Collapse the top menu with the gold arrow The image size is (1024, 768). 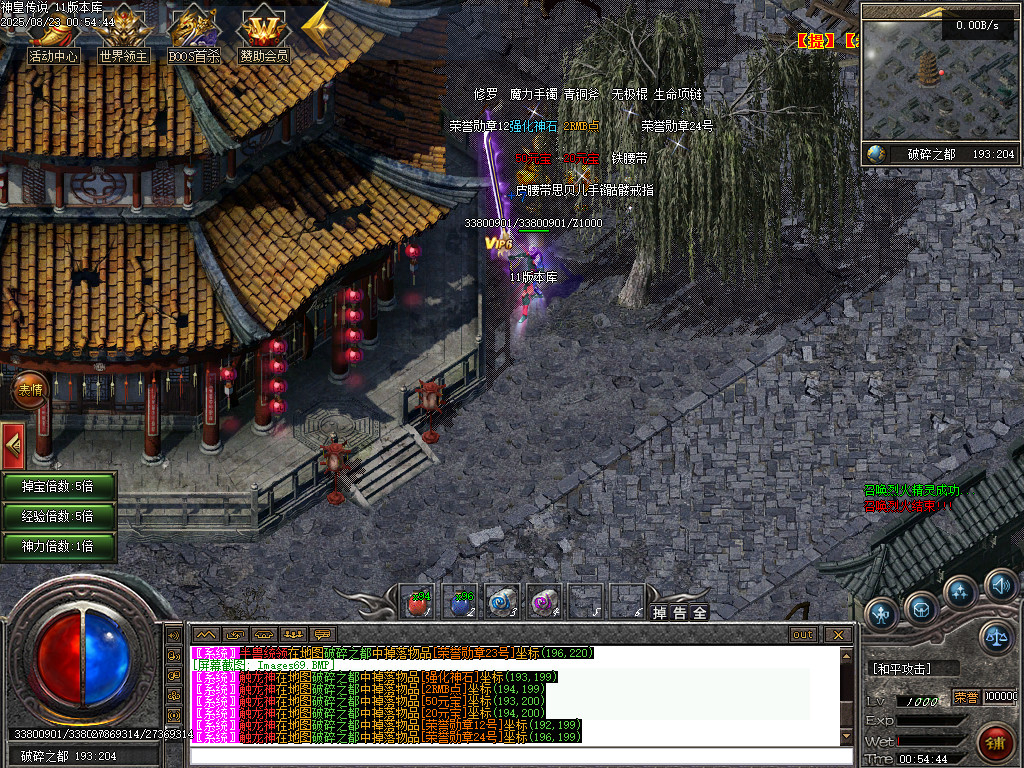point(318,30)
